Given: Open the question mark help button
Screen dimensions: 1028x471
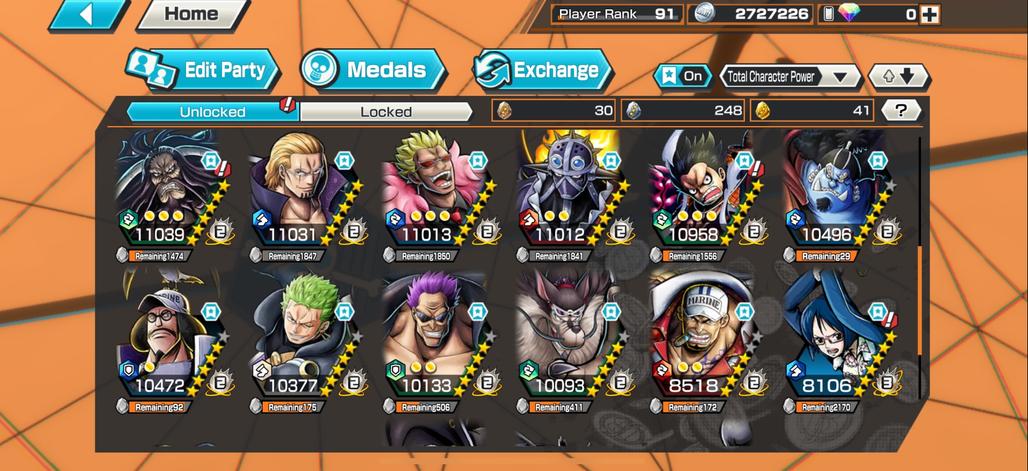Looking at the screenshot, I should pyautogui.click(x=902, y=111).
